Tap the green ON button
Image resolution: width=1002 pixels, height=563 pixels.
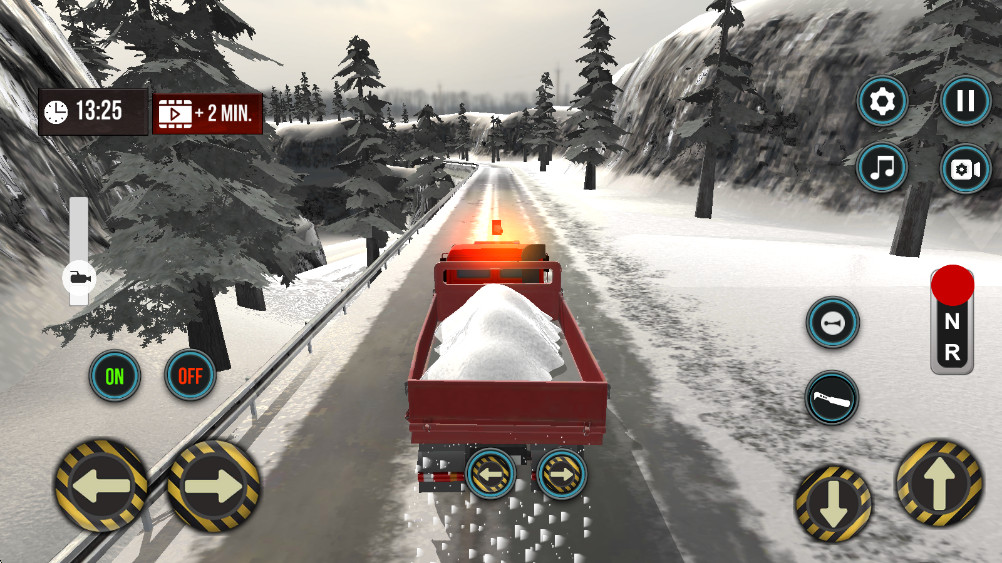click(115, 376)
